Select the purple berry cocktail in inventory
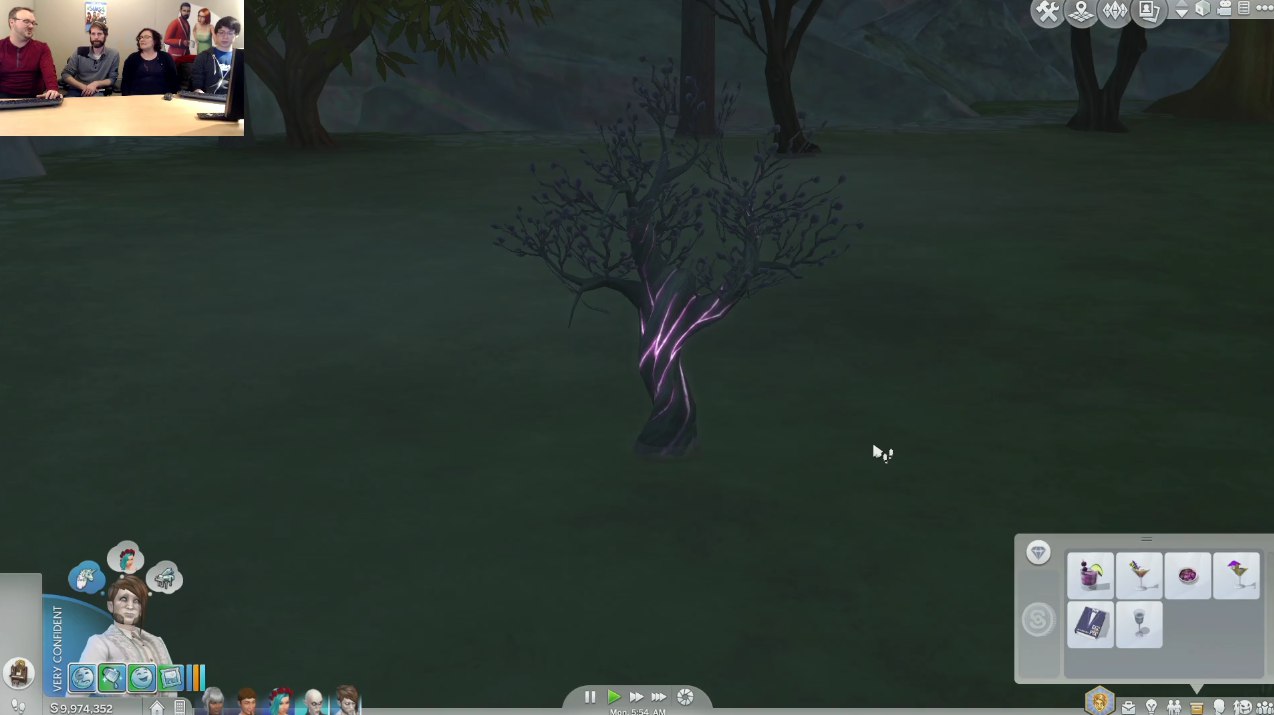 click(x=1090, y=576)
